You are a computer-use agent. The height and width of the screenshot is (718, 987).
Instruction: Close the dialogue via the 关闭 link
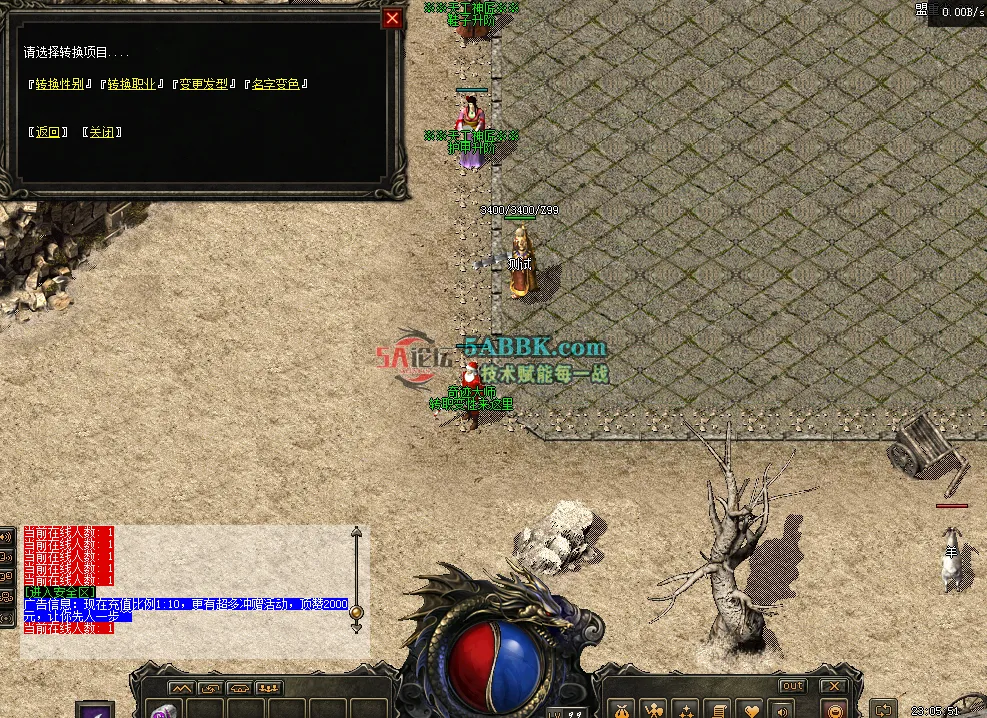click(102, 132)
